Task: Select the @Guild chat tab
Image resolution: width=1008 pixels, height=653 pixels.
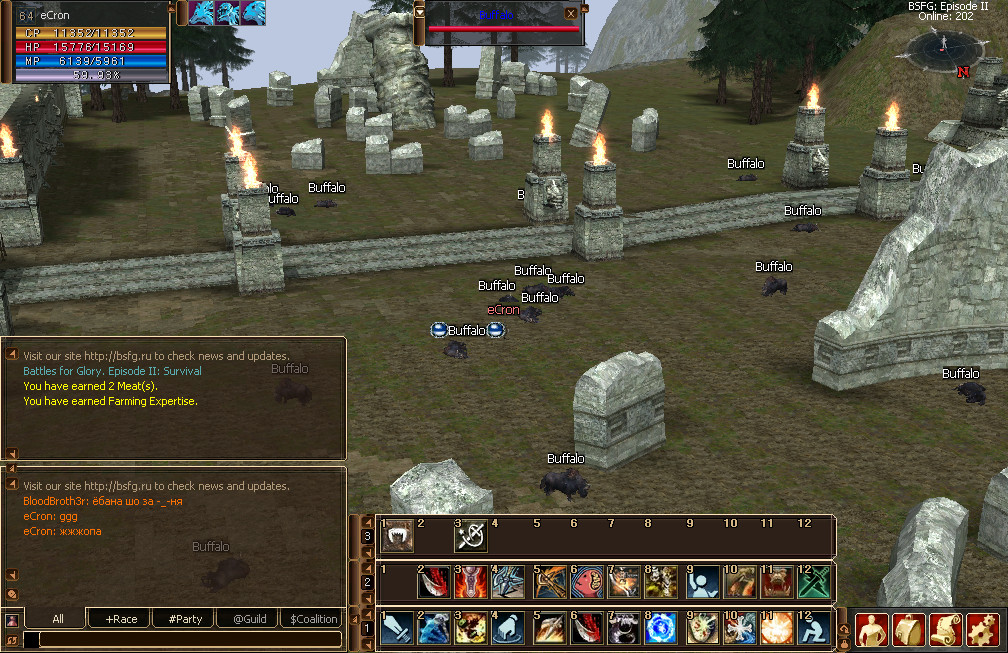Action: 248,619
